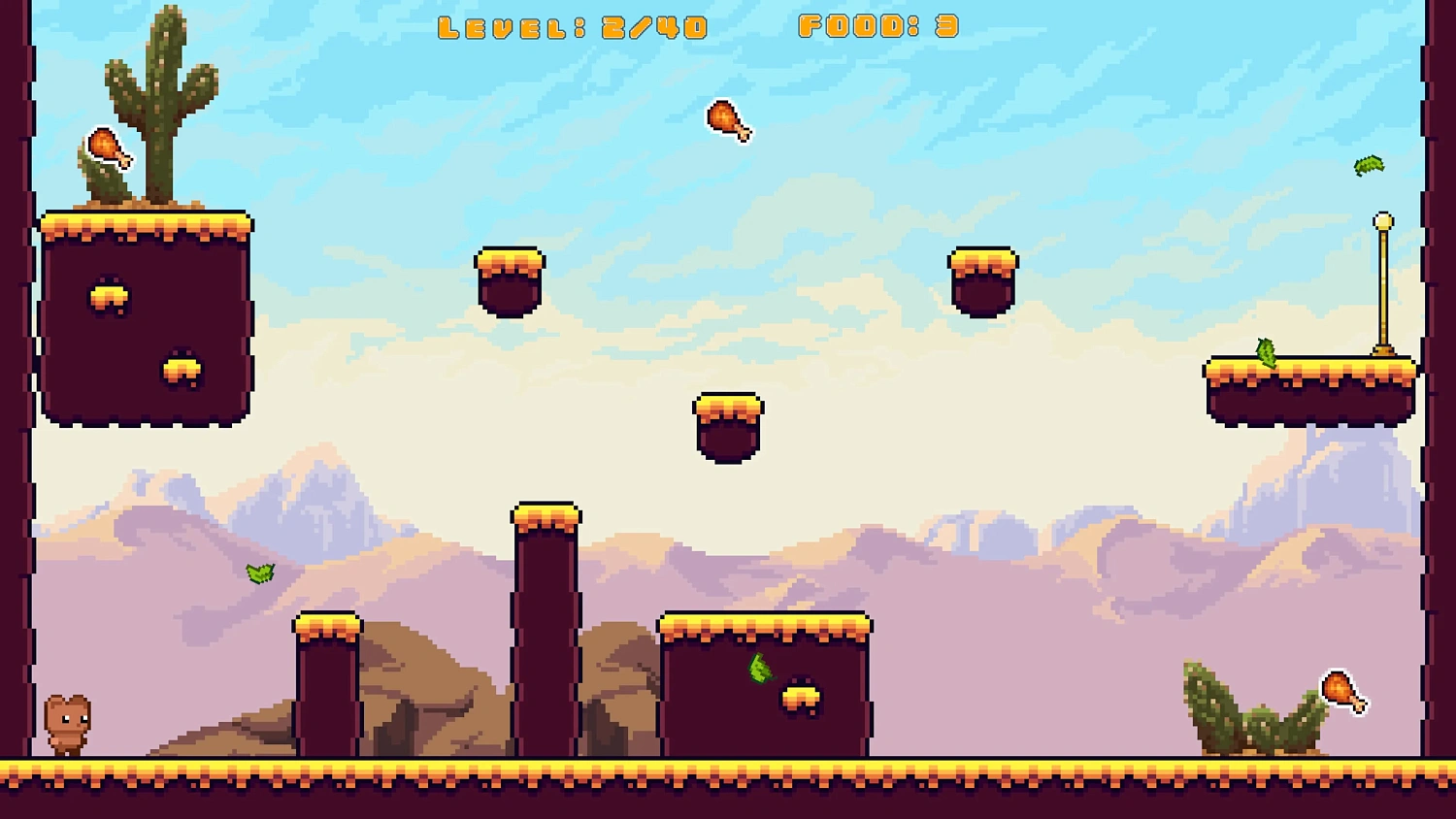Grab the green leaf above the right platform

pos(1268,353)
